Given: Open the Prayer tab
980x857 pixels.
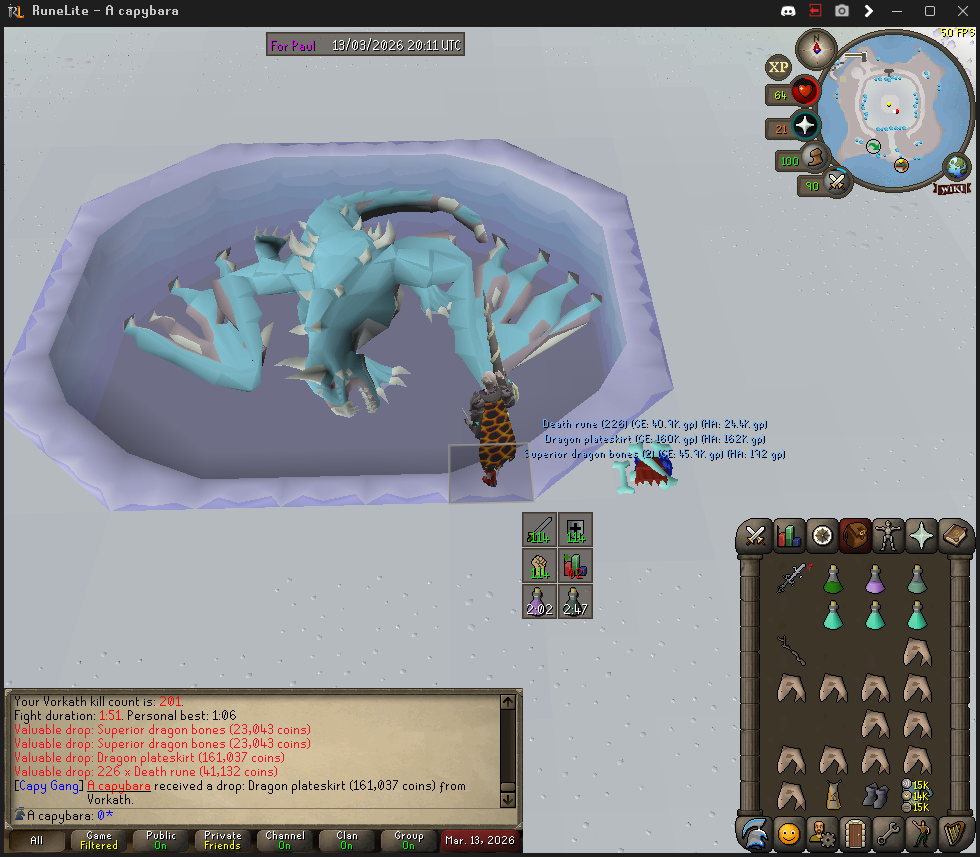Looking at the screenshot, I should click(921, 536).
